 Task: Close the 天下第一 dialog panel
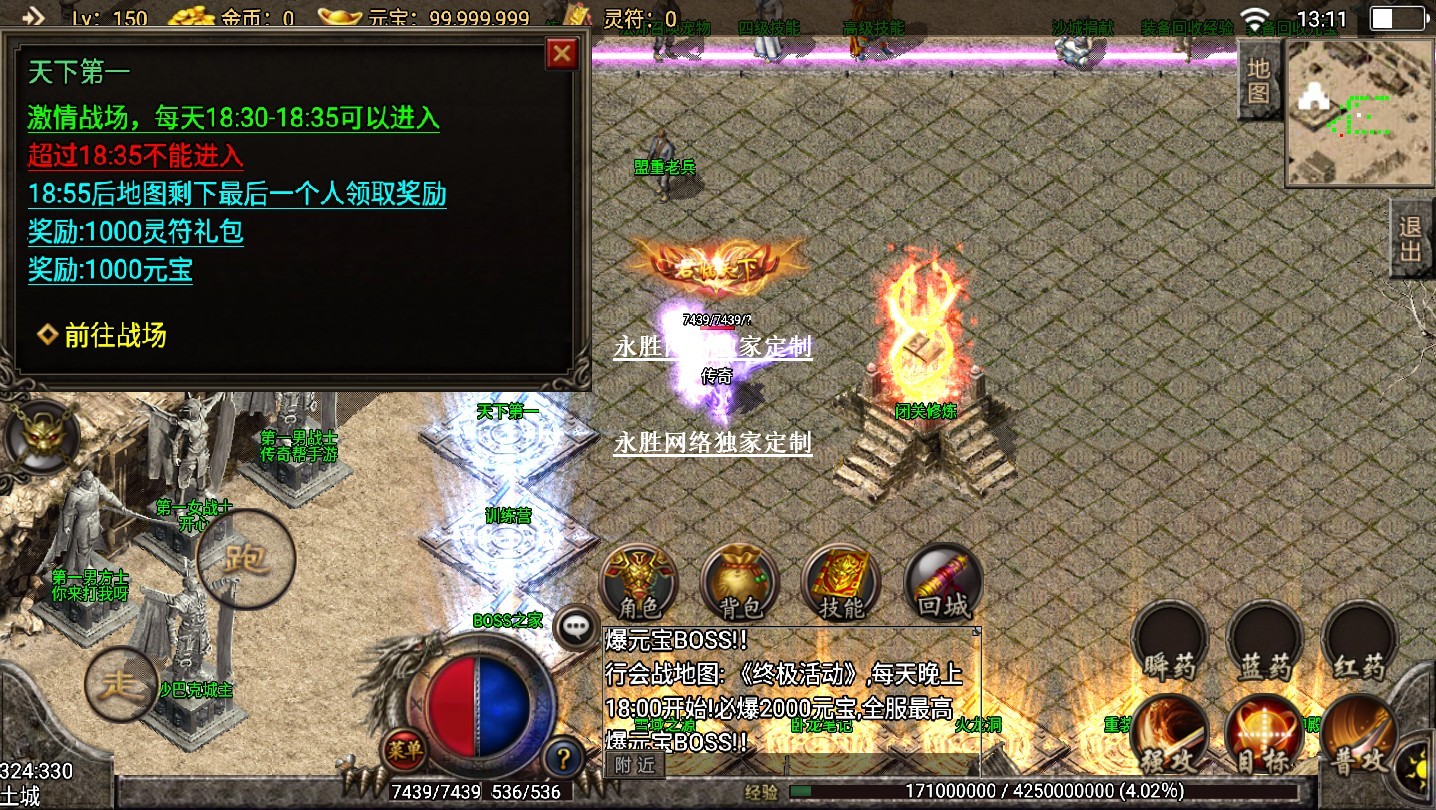click(563, 53)
